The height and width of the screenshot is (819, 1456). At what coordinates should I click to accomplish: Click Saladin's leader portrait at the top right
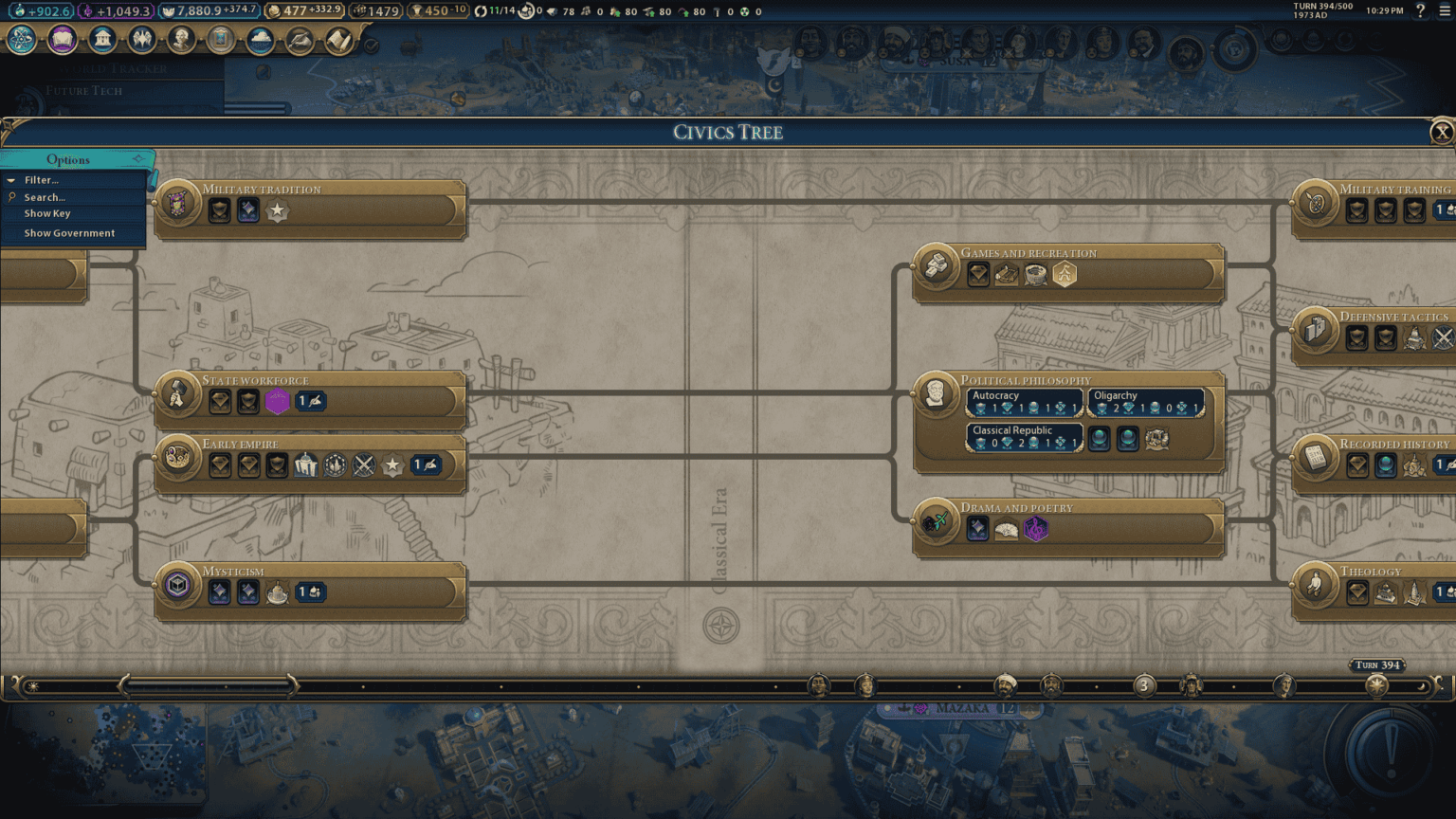(896, 40)
